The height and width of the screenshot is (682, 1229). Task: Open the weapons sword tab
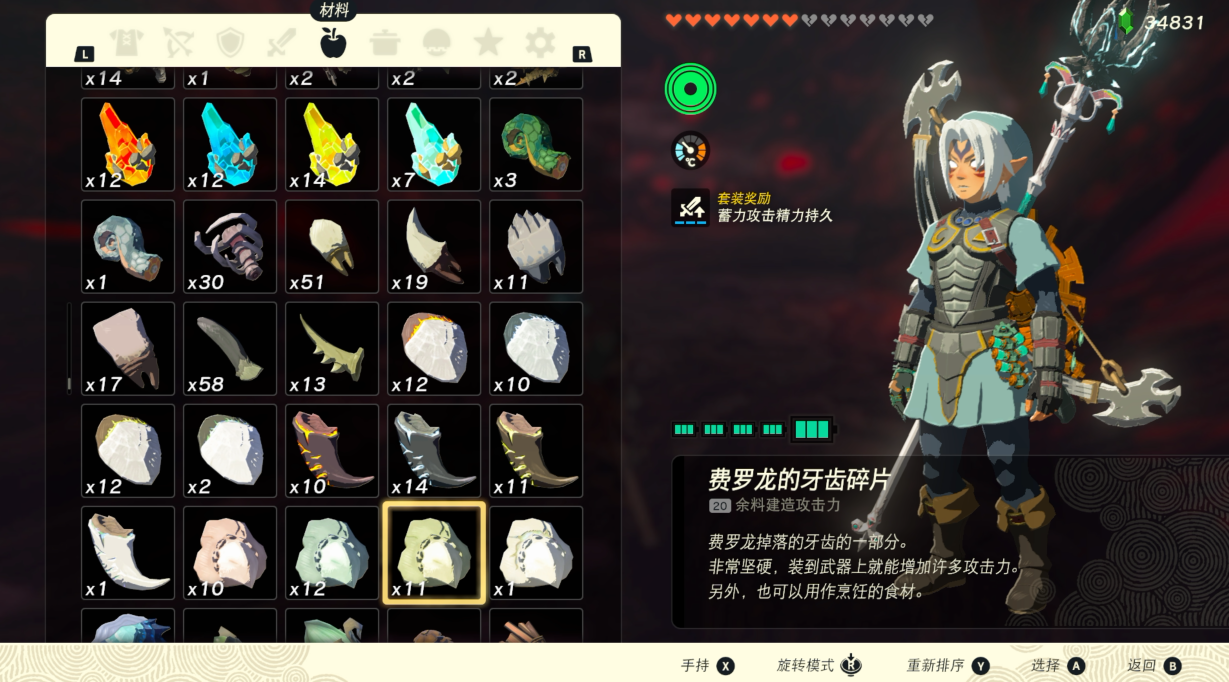[x=281, y=42]
